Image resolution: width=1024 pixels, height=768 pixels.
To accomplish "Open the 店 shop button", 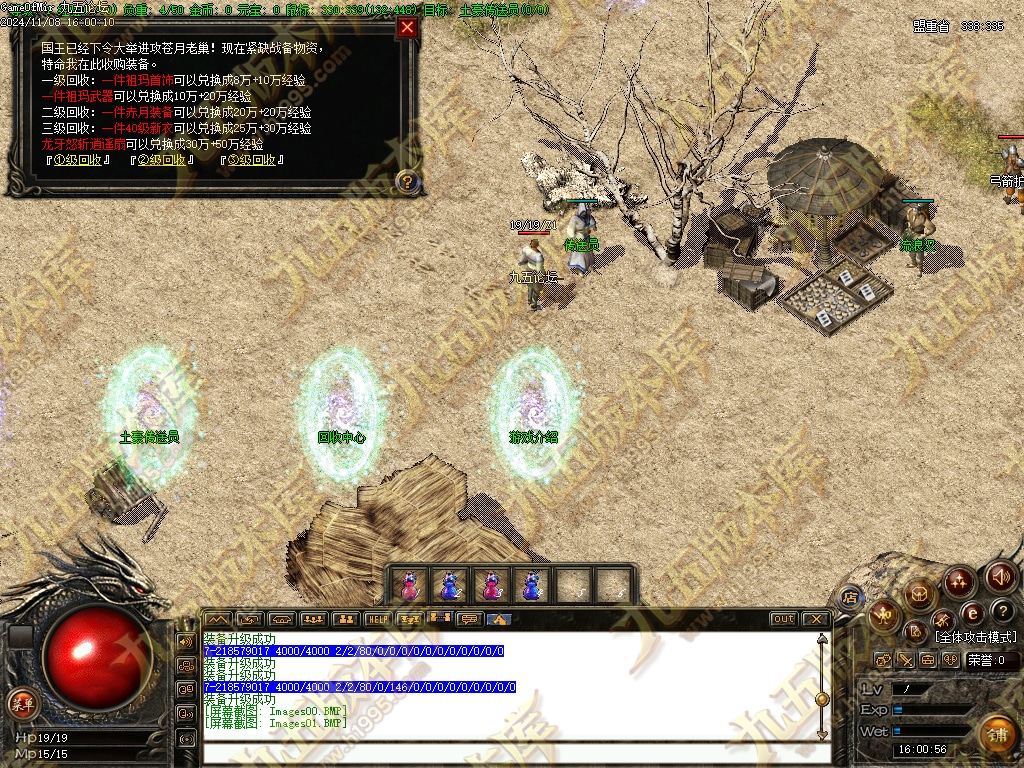I will pyautogui.click(x=850, y=597).
